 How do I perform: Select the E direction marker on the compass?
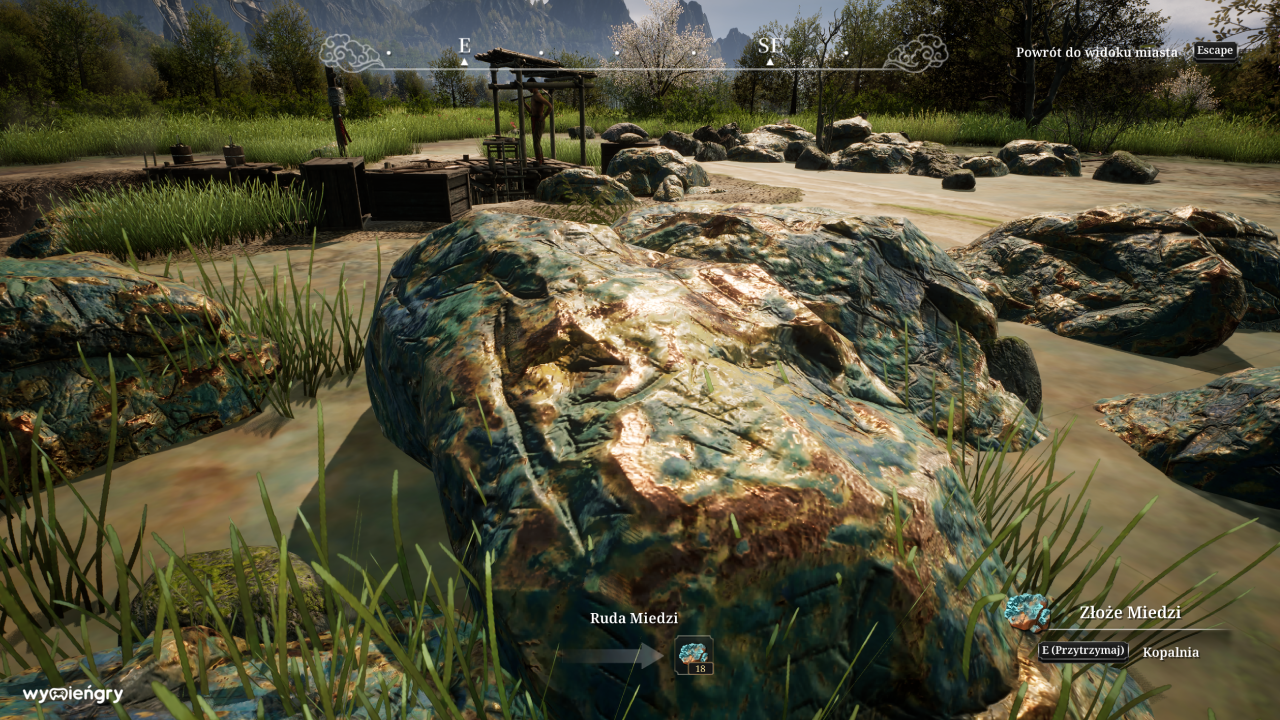click(x=462, y=44)
